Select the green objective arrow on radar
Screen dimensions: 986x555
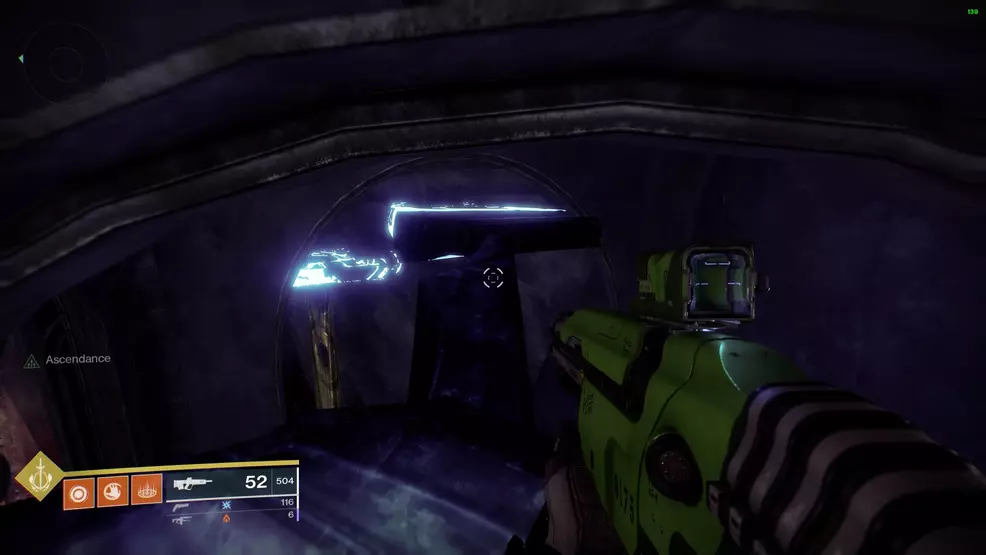[x=21, y=59]
